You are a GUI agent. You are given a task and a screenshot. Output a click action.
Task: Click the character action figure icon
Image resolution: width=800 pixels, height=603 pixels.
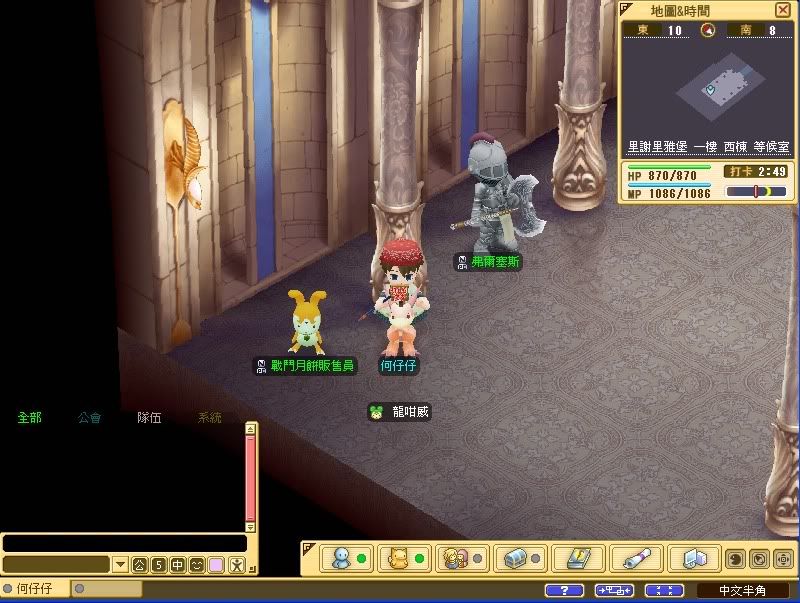[236, 565]
